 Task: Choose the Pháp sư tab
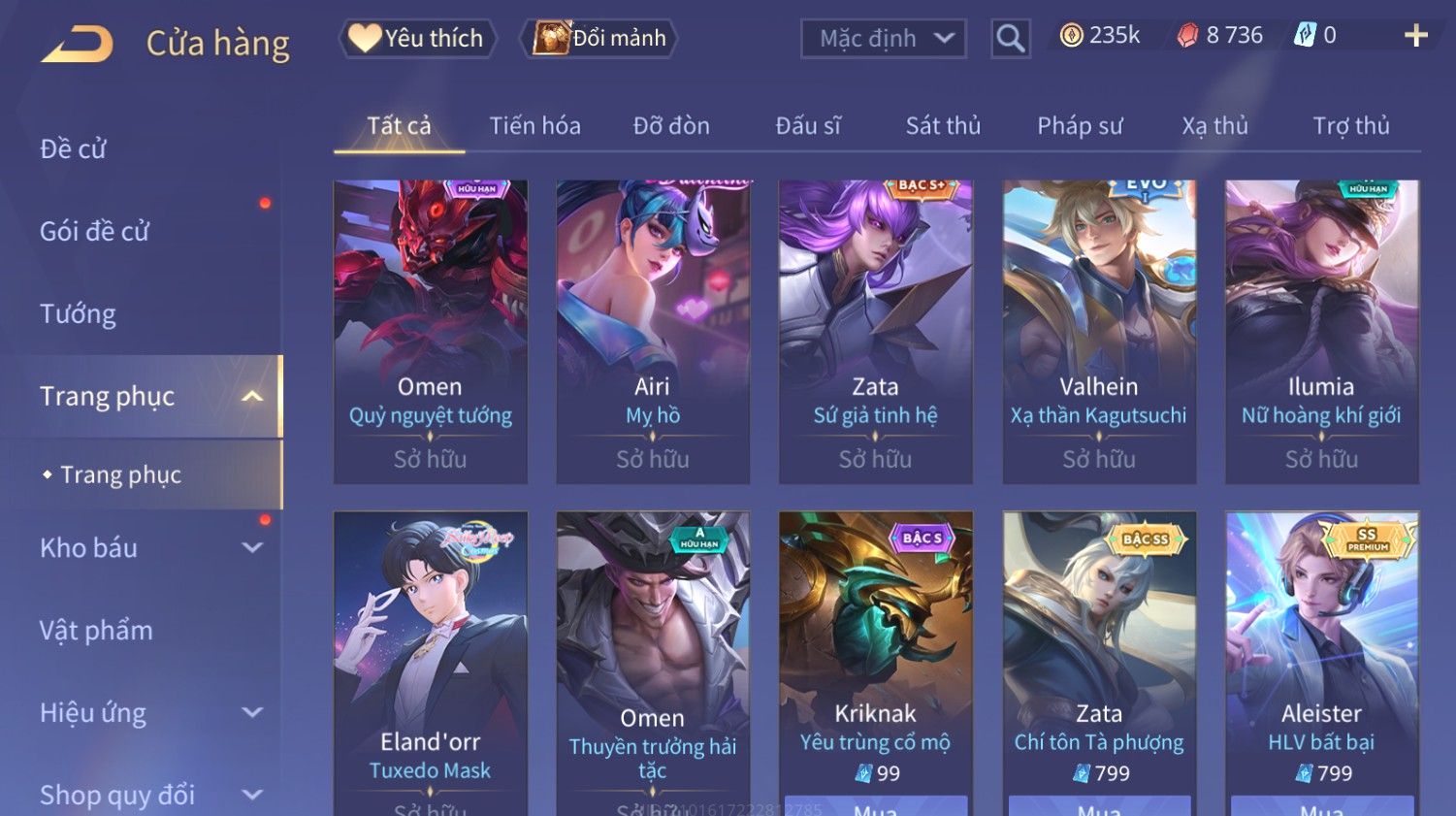point(1080,125)
